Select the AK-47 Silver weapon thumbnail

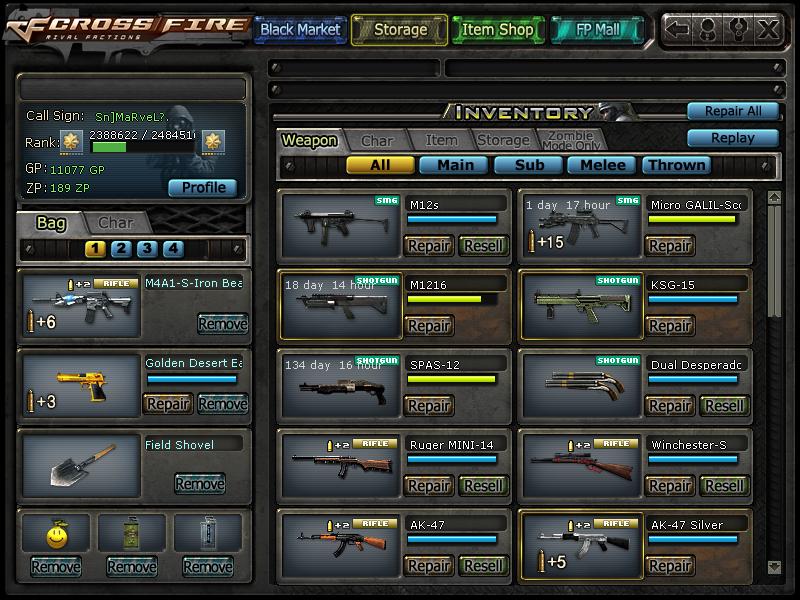(580, 545)
